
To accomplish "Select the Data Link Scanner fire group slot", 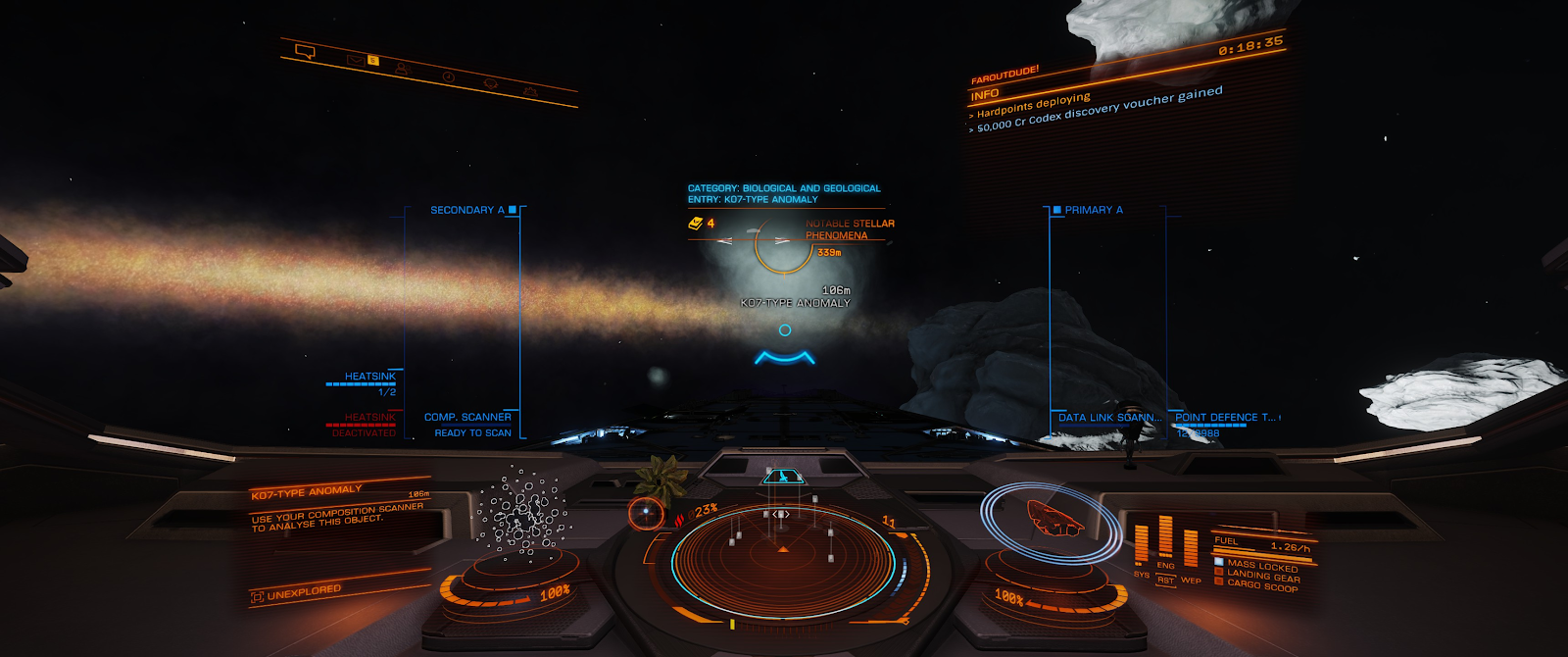I will click(1109, 418).
